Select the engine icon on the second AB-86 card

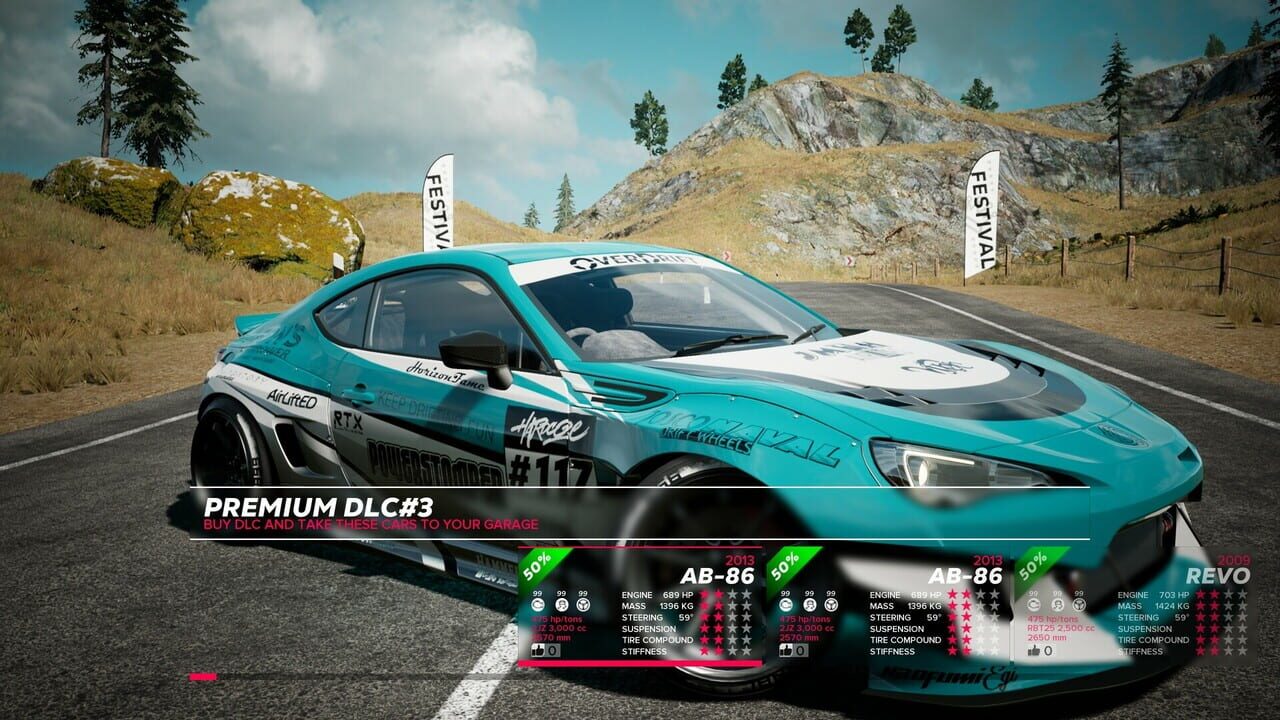786,605
